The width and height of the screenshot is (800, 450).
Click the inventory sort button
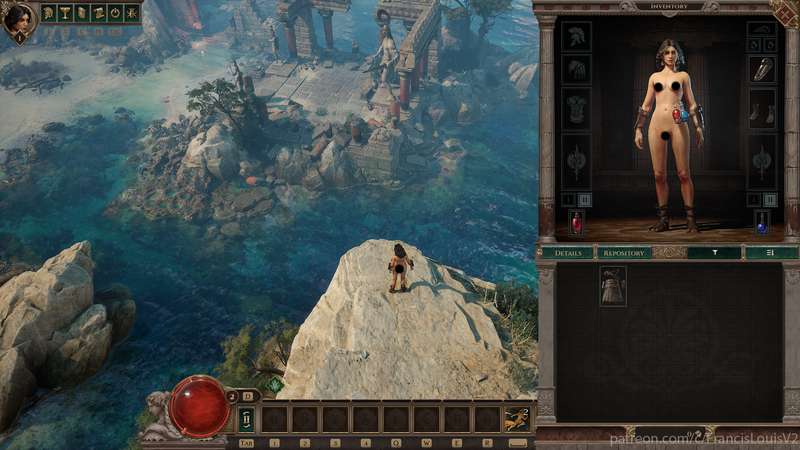(x=769, y=253)
